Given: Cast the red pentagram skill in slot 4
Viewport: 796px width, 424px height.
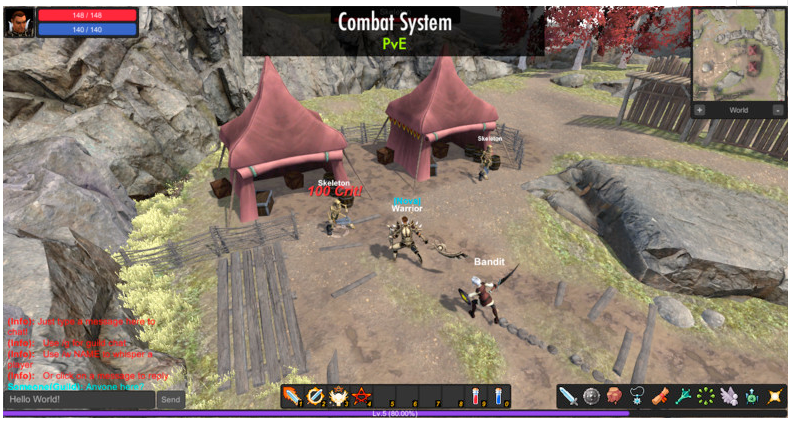Looking at the screenshot, I should coord(362,396).
